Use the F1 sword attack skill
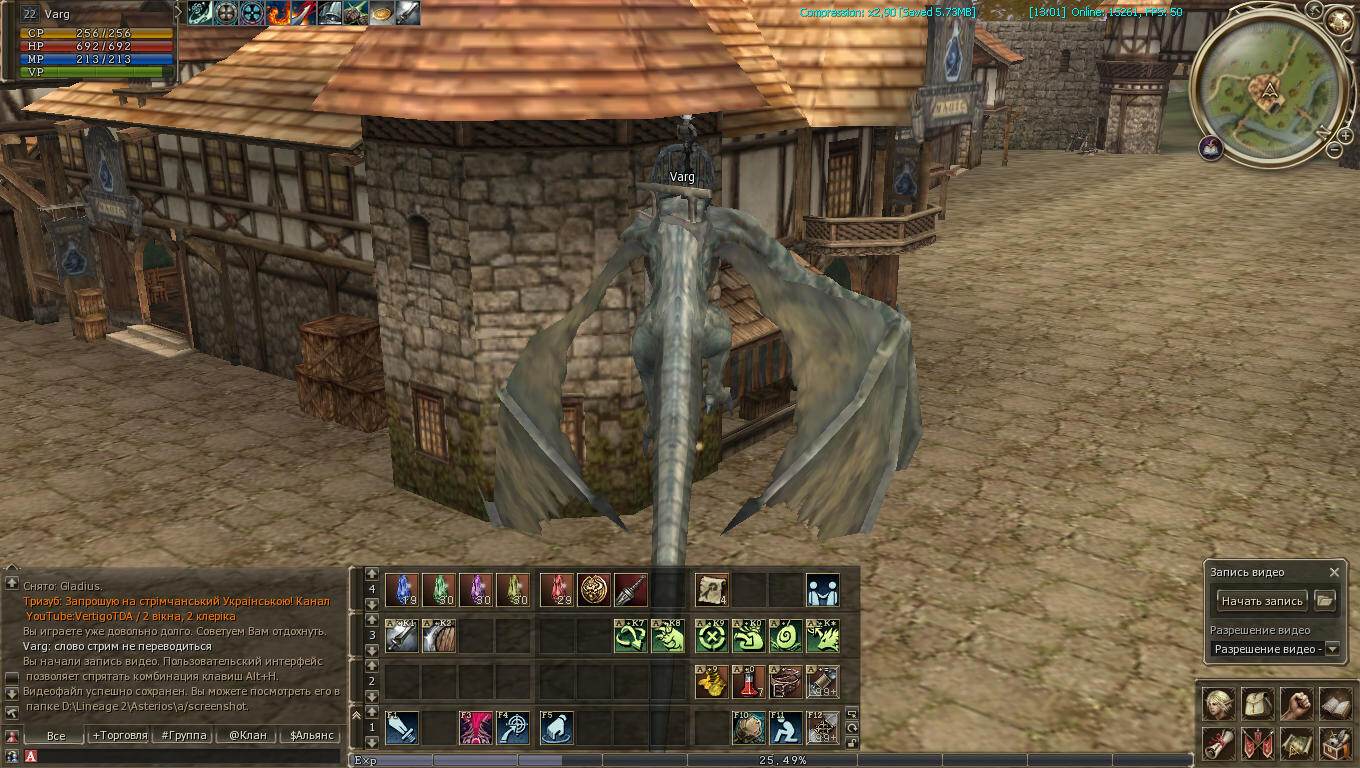Screen dimensions: 1360x768 pyautogui.click(x=402, y=727)
